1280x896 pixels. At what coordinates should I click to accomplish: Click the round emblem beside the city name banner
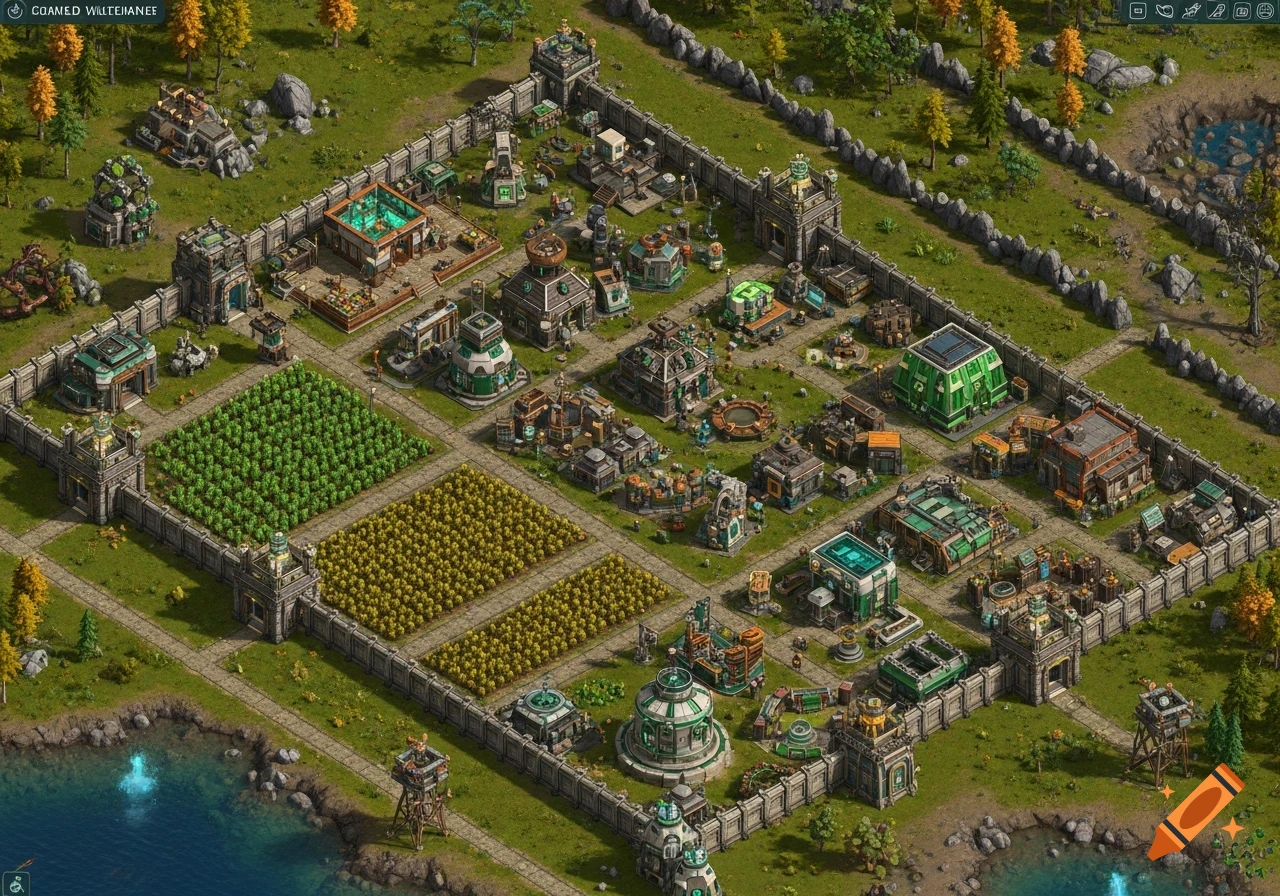[x=16, y=9]
